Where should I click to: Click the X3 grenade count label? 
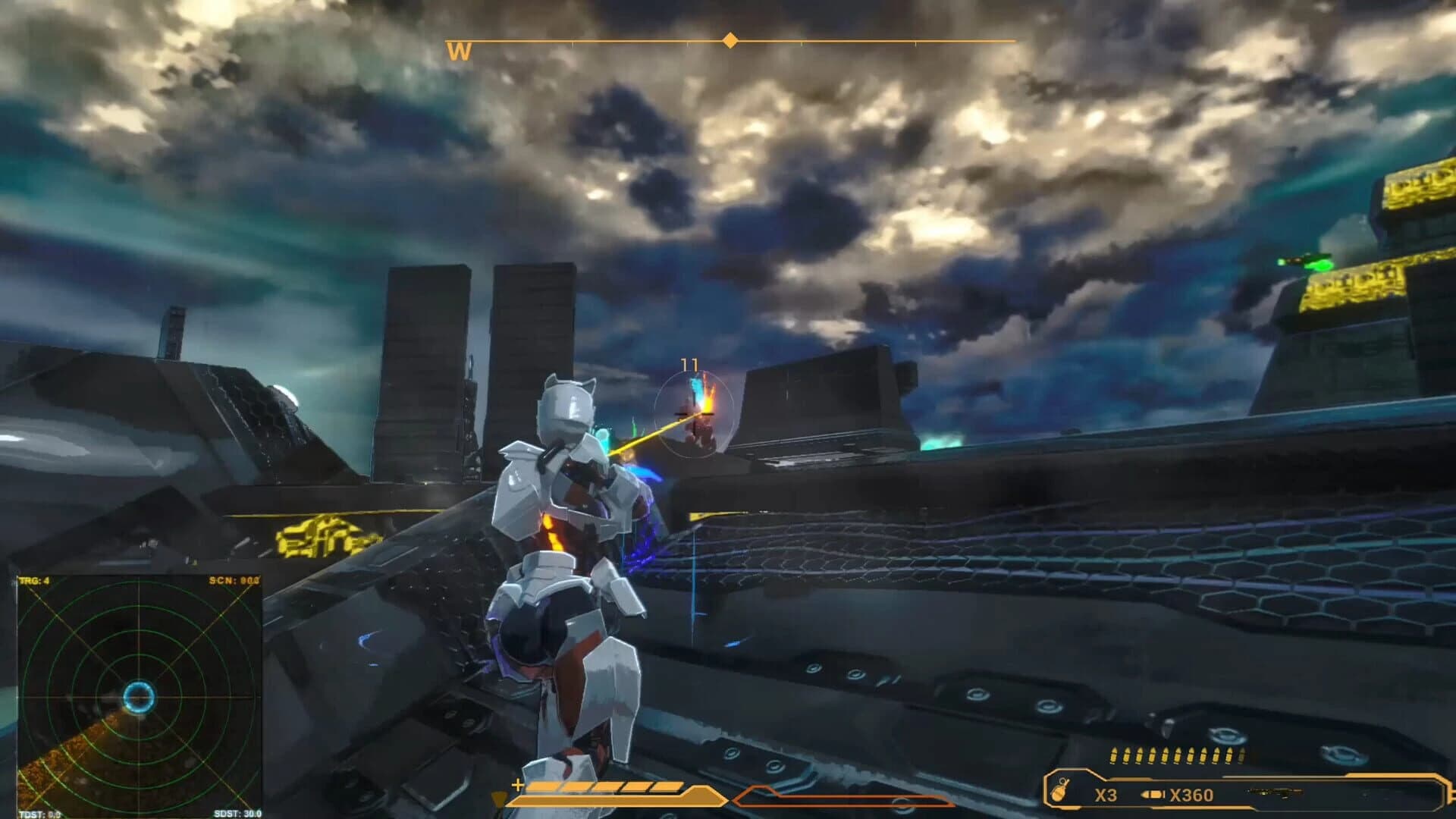(1106, 795)
